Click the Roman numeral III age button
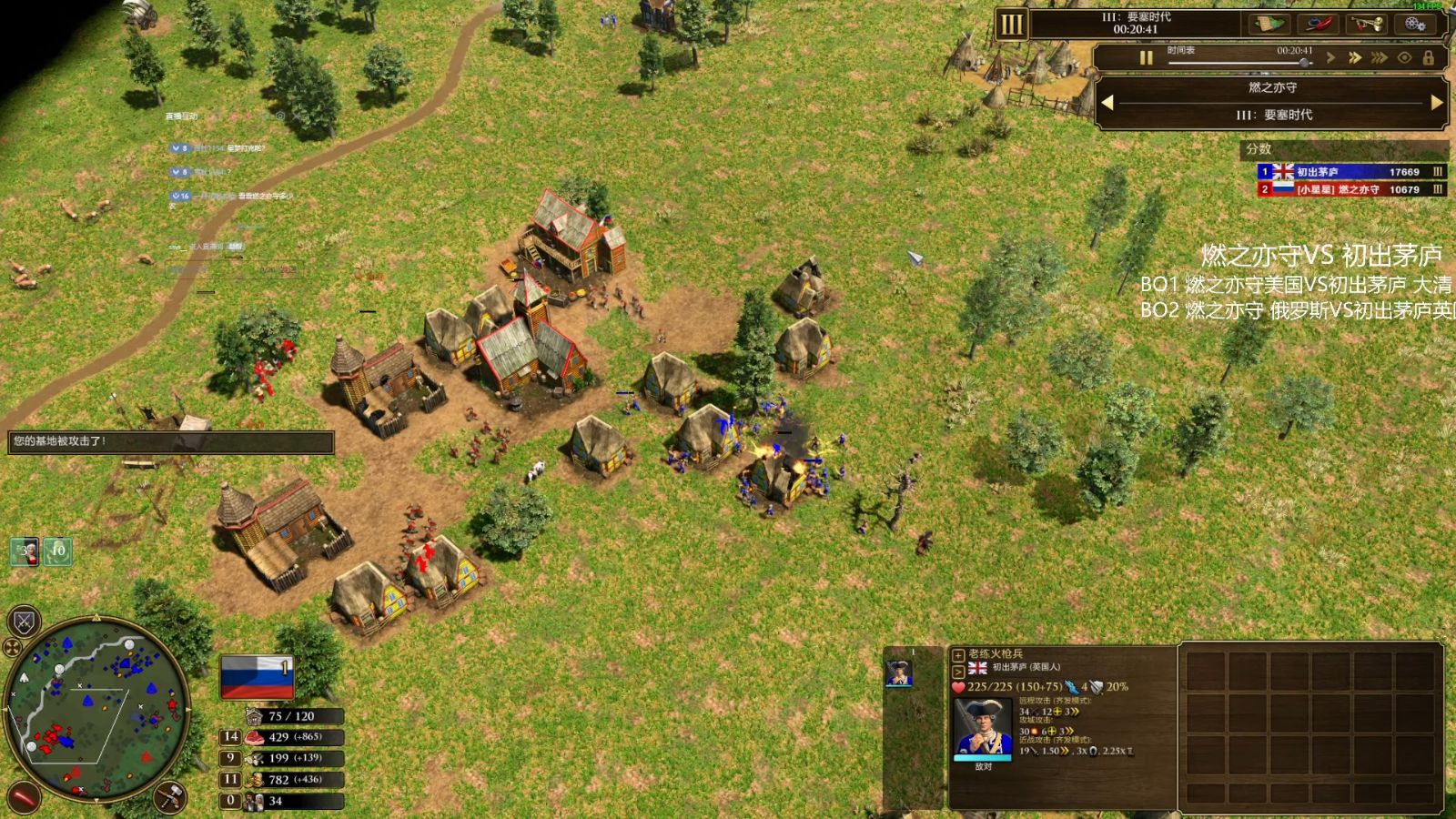Viewport: 1456px width, 819px height. point(1011,25)
